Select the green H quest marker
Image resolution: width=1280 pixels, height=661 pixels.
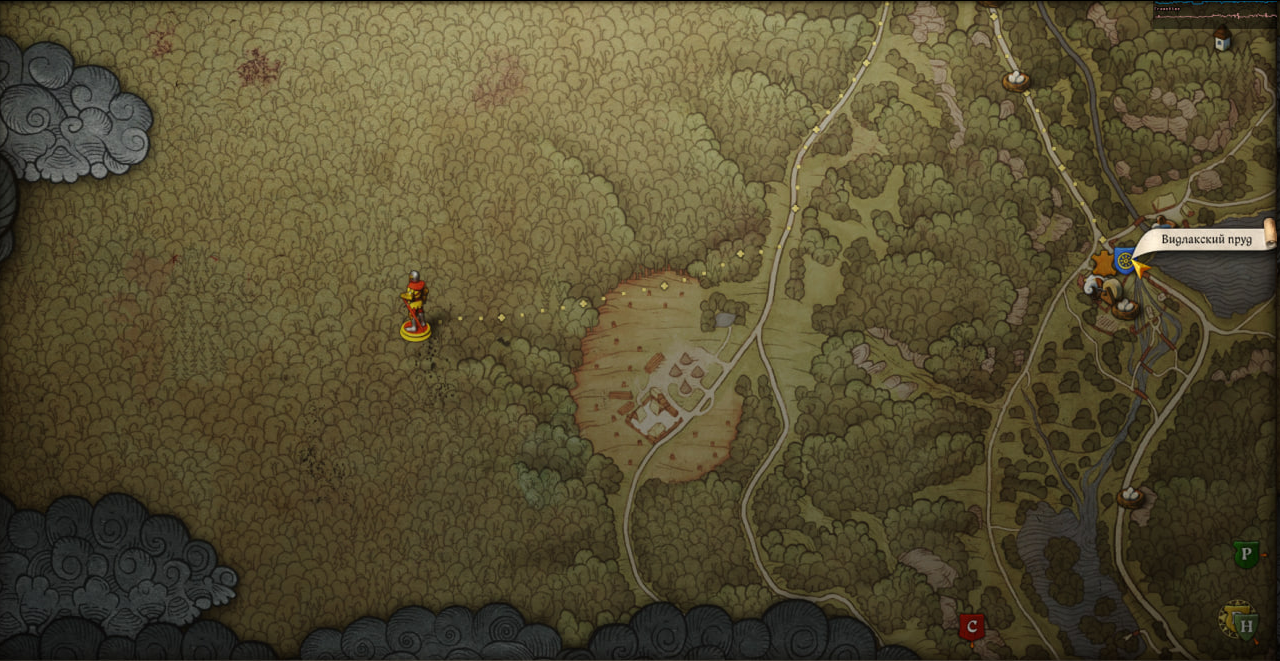pos(1246,627)
